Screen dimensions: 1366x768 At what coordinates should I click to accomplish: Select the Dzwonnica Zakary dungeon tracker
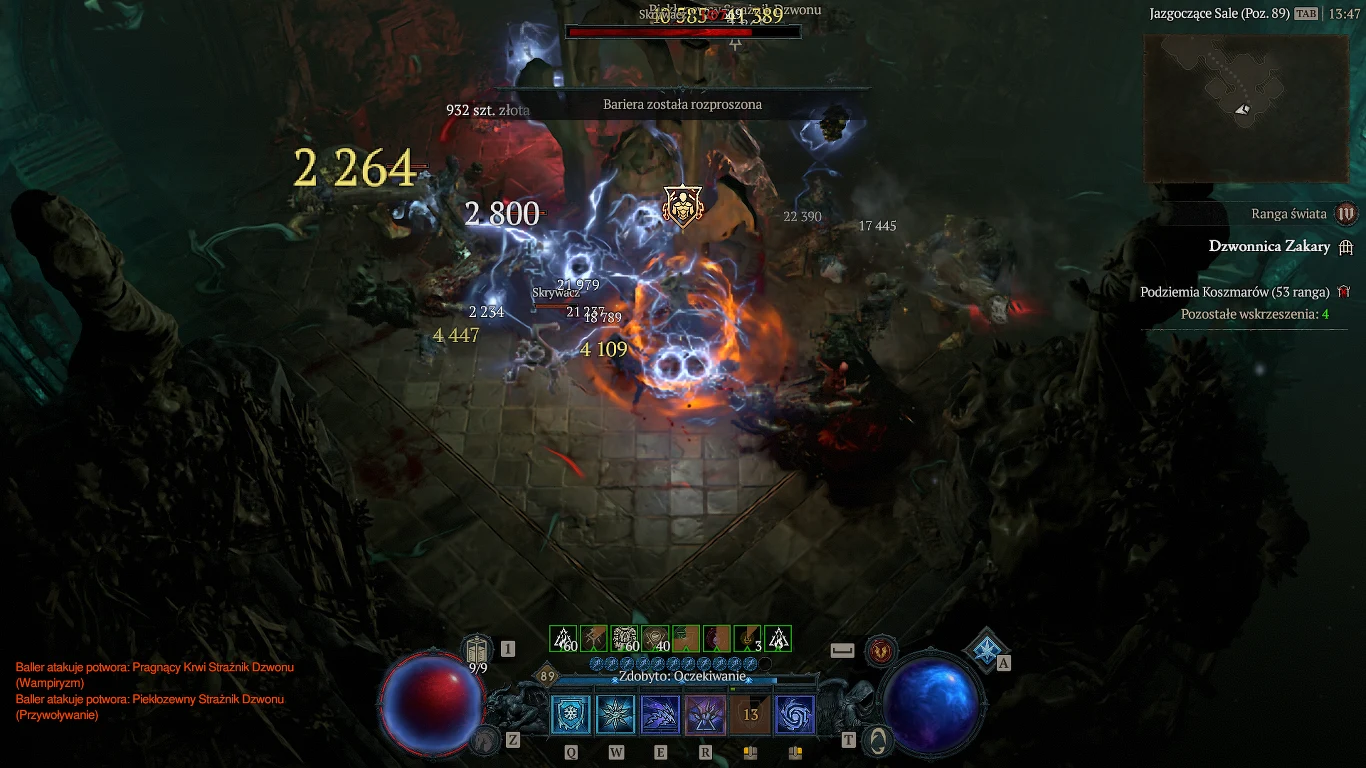click(1269, 247)
